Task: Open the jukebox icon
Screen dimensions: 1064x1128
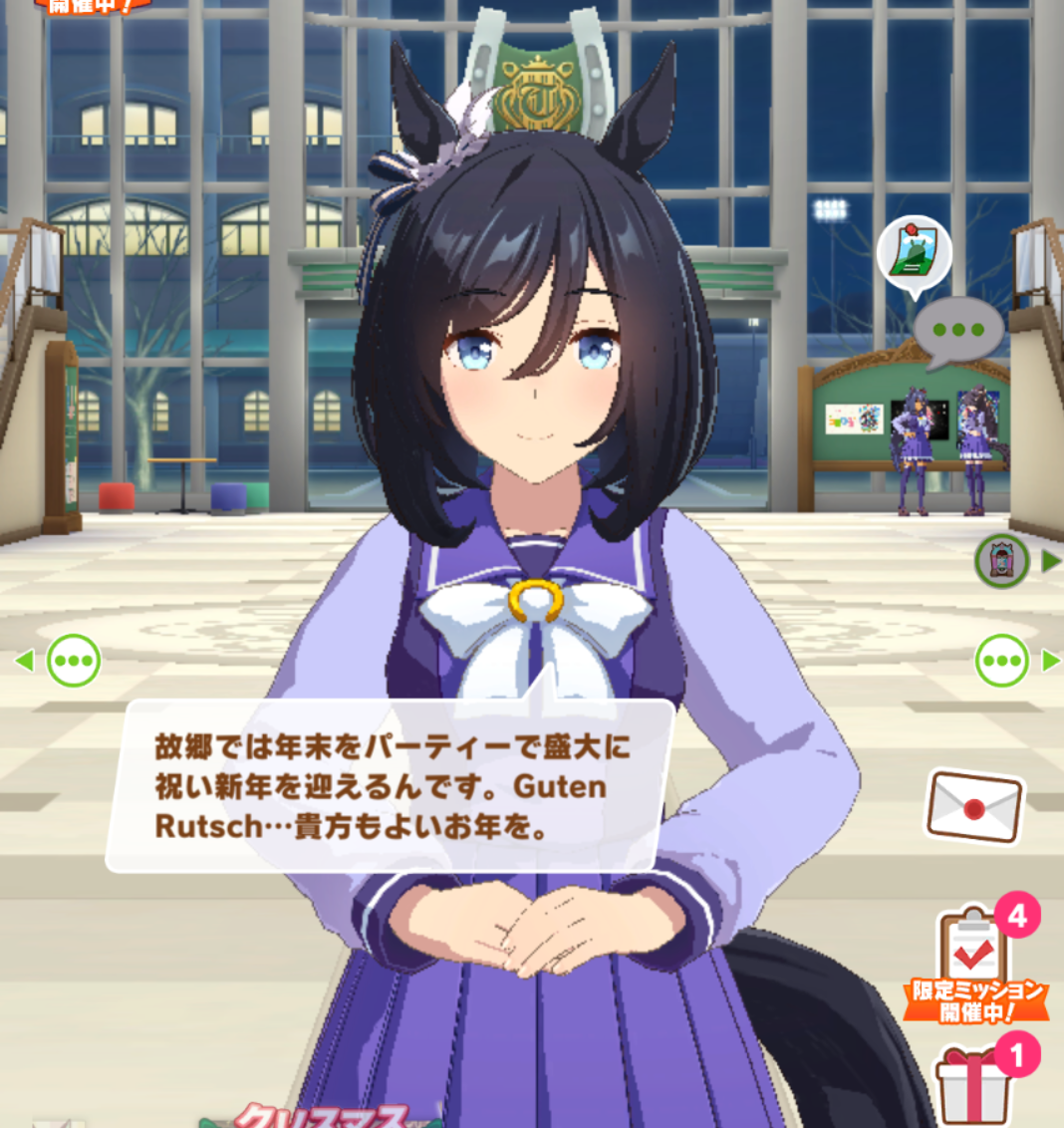Action: click(x=1000, y=561)
